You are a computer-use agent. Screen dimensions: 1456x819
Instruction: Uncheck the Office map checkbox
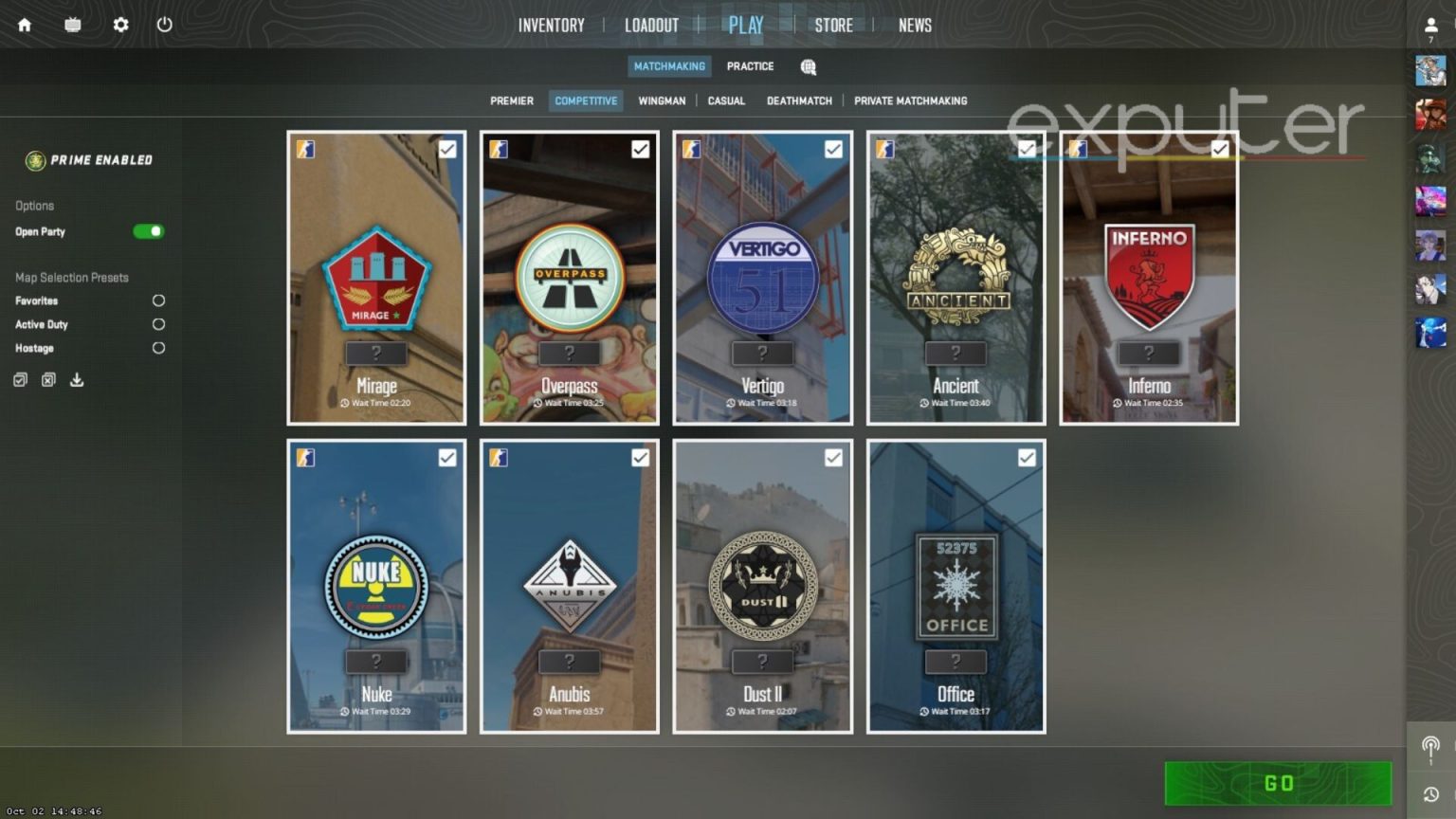click(1028, 457)
